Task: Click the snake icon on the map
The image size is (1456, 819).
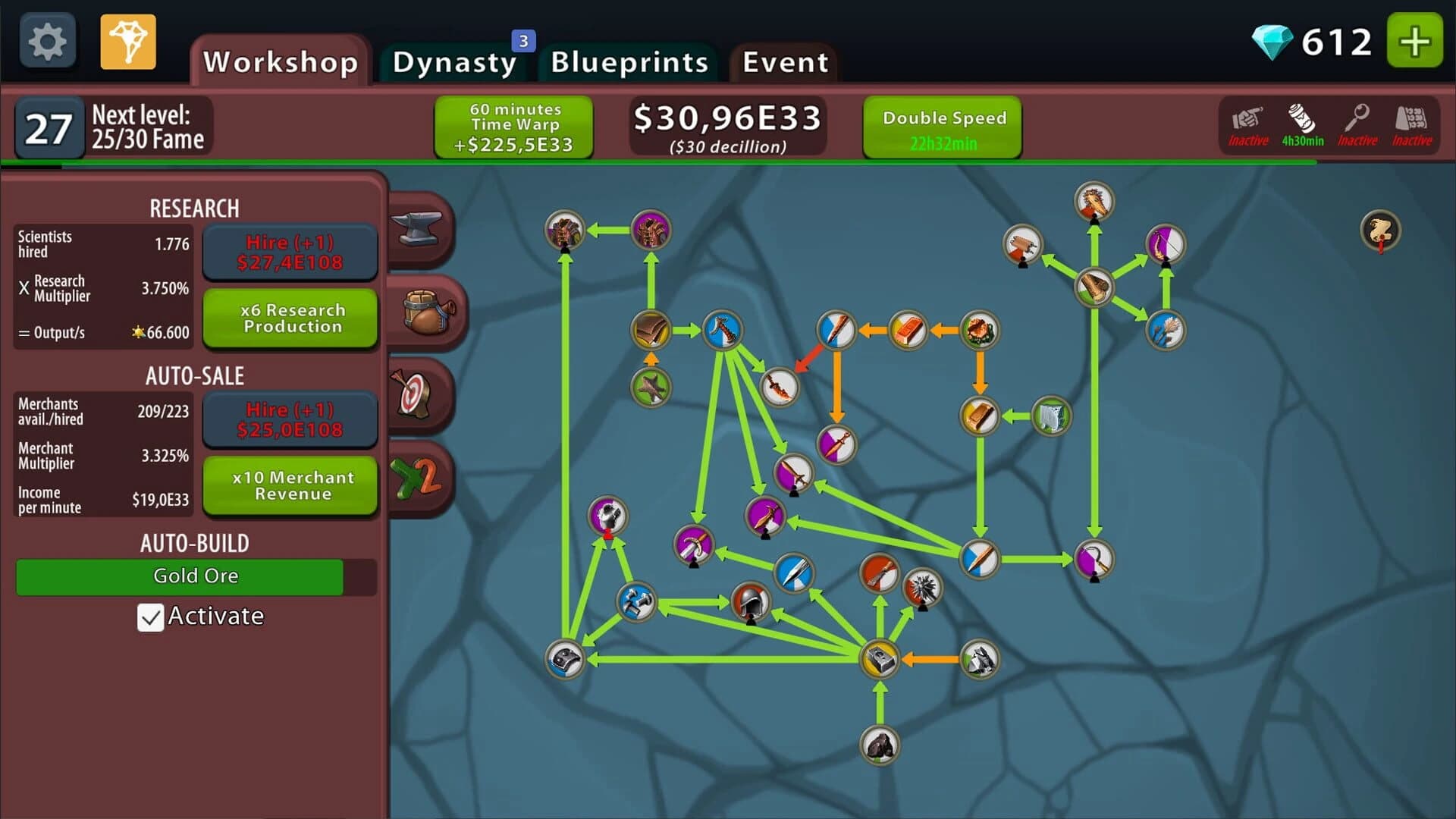Action: pyautogui.click(x=1382, y=230)
